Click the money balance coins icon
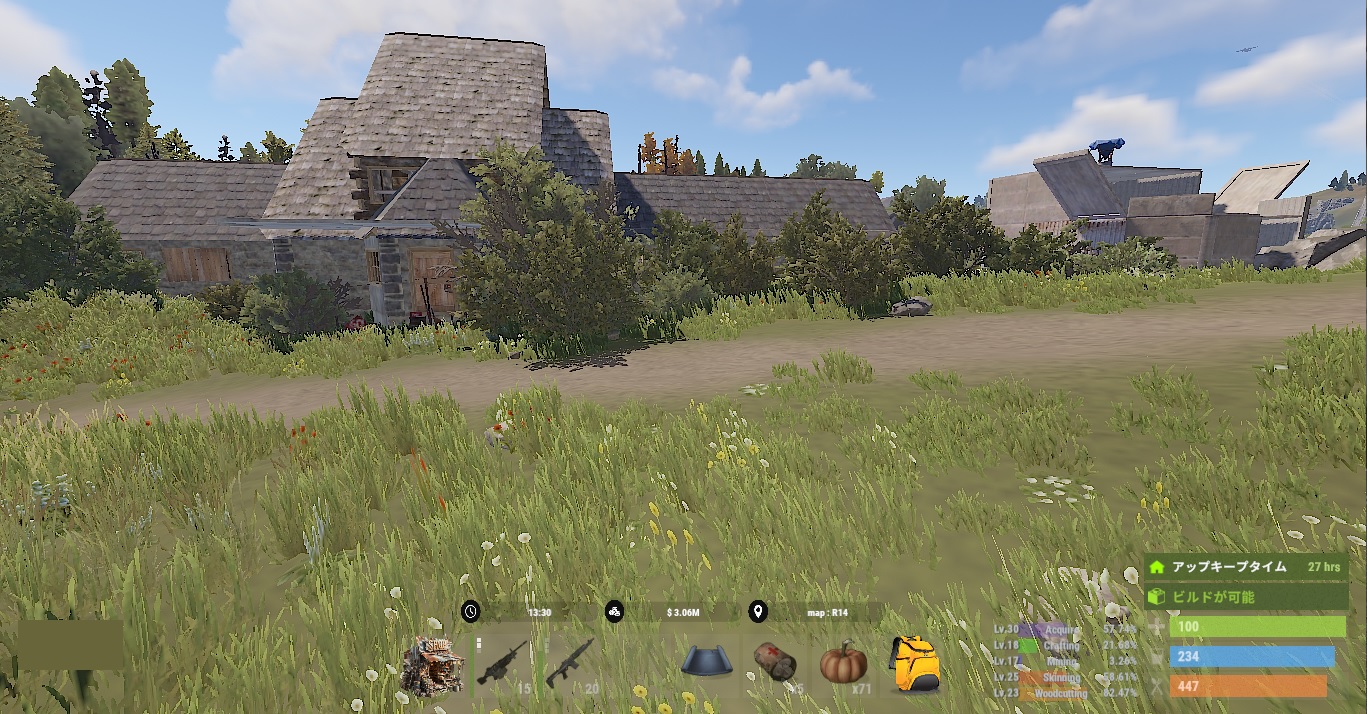The image size is (1368, 714). 614,612
